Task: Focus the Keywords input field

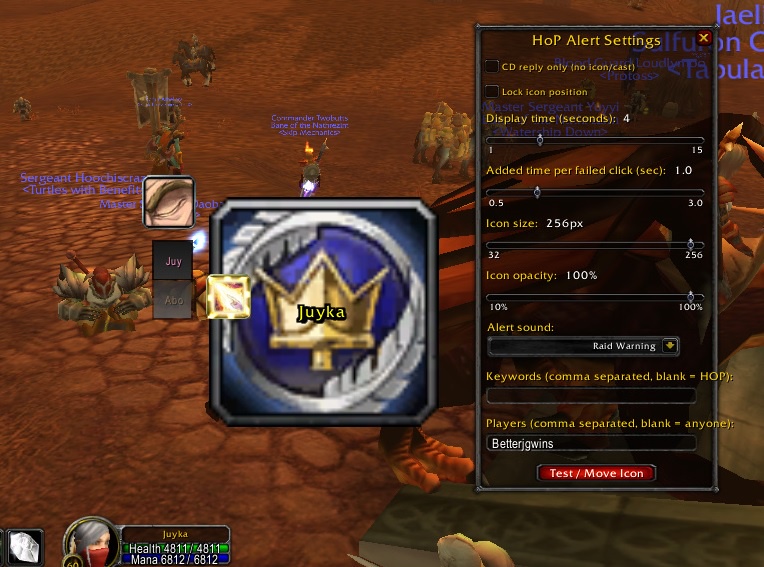Action: coord(590,396)
